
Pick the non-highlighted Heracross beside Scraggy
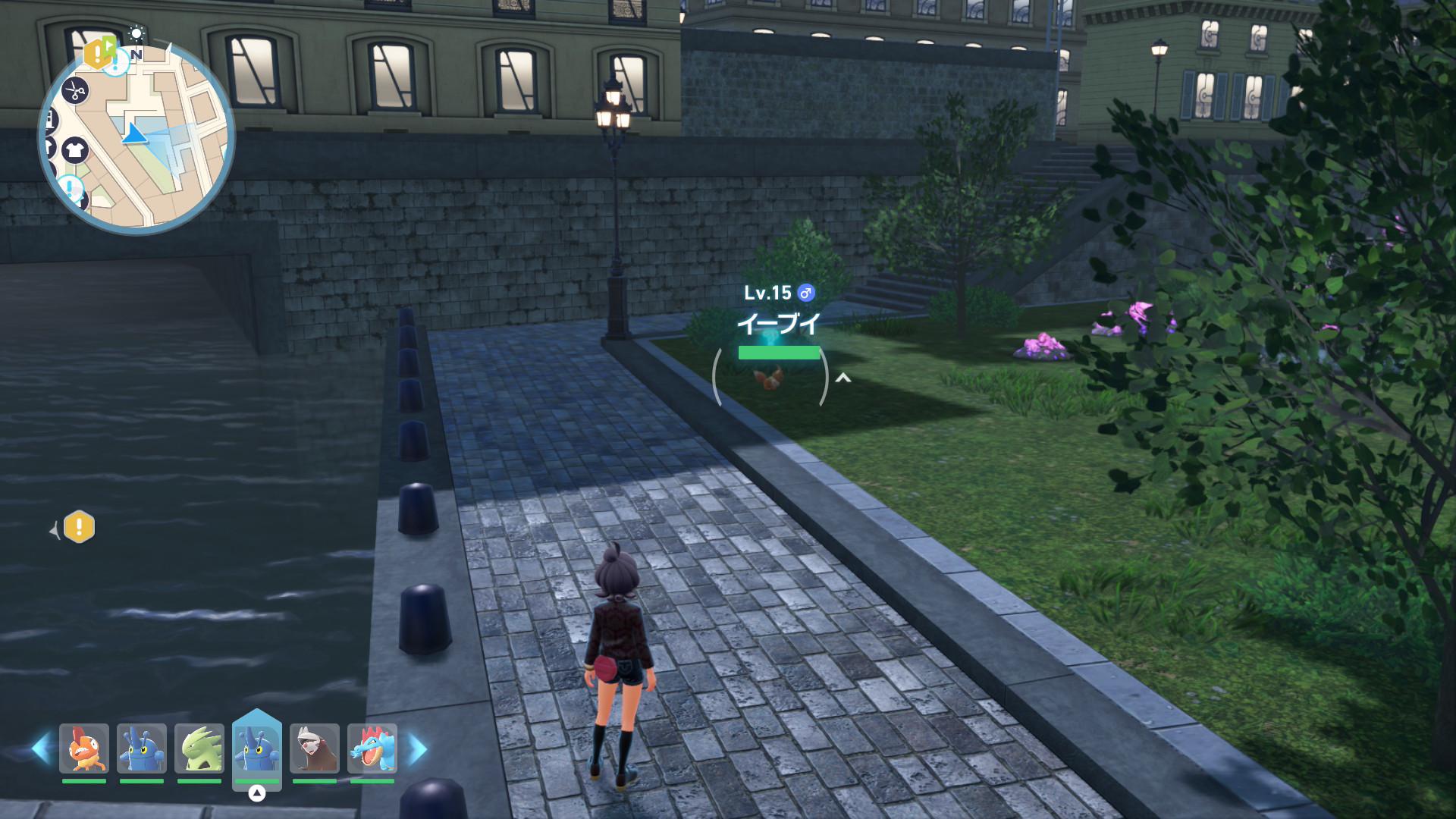point(142,748)
